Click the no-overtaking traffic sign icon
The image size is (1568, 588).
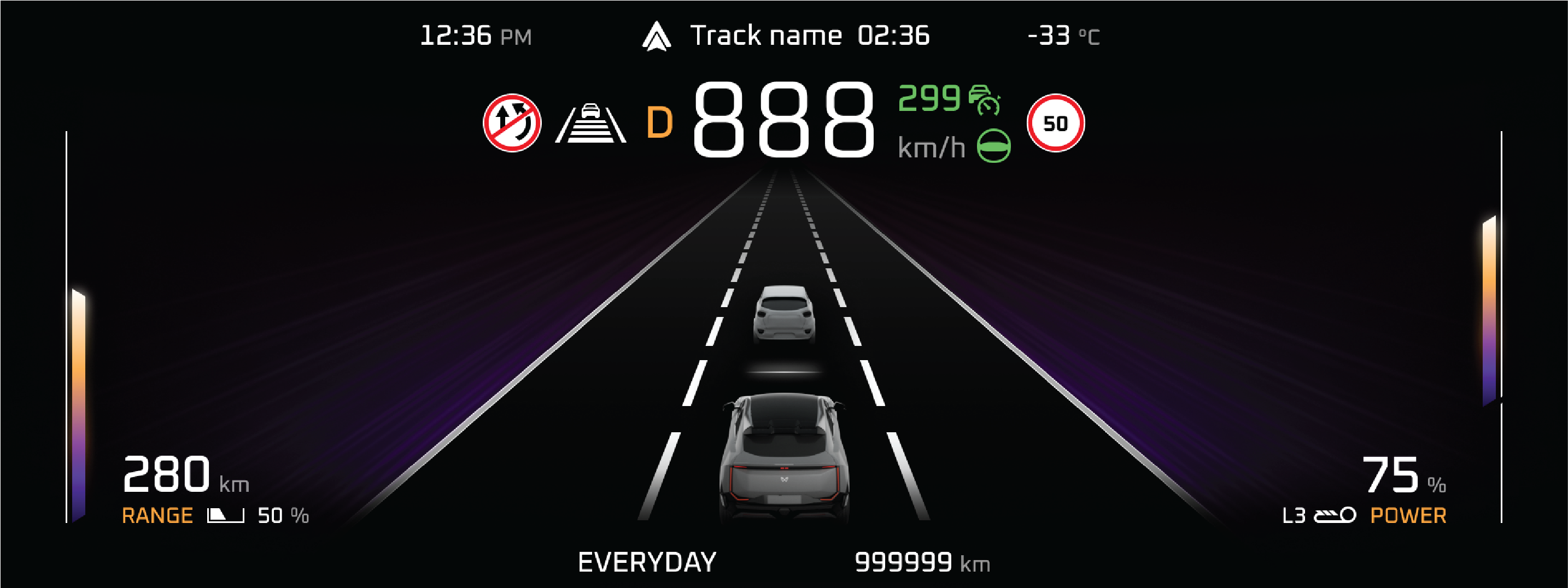(x=512, y=123)
